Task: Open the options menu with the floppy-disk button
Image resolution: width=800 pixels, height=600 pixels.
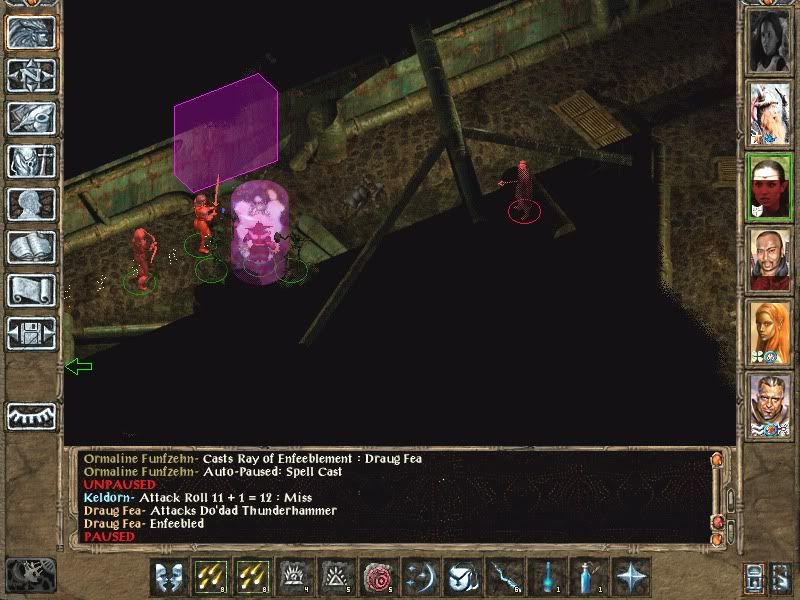Action: point(31,333)
